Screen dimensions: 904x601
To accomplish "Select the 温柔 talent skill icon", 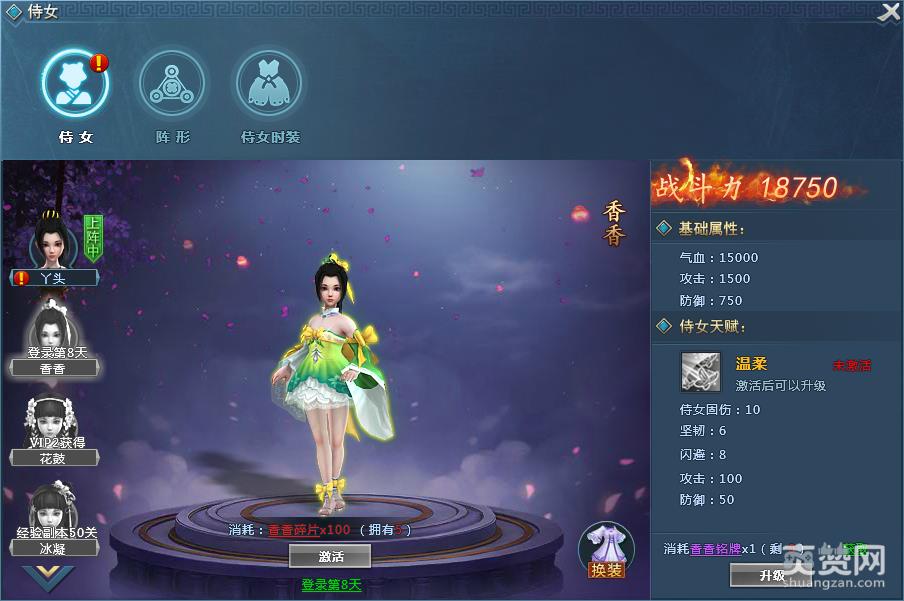I will [x=701, y=372].
